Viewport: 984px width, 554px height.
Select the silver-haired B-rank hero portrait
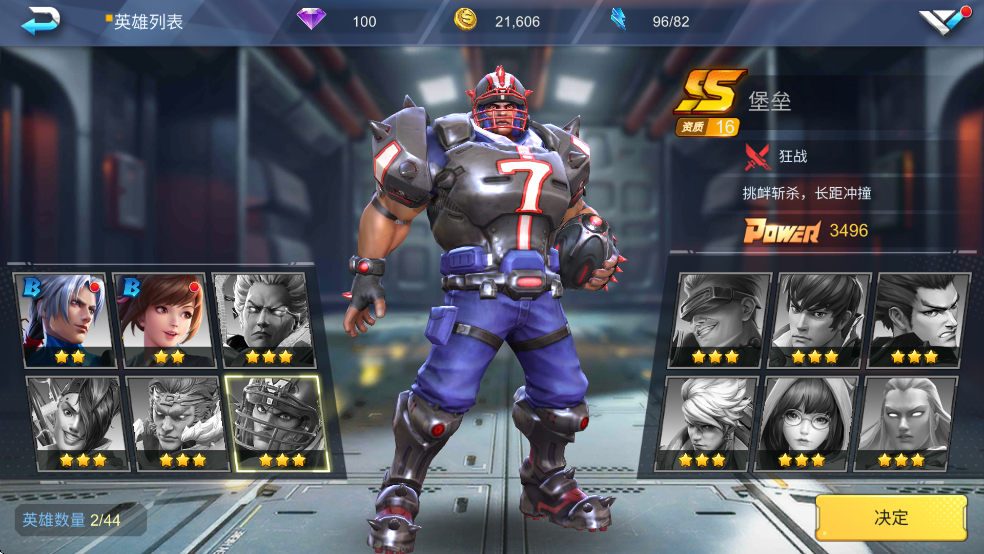pos(62,319)
